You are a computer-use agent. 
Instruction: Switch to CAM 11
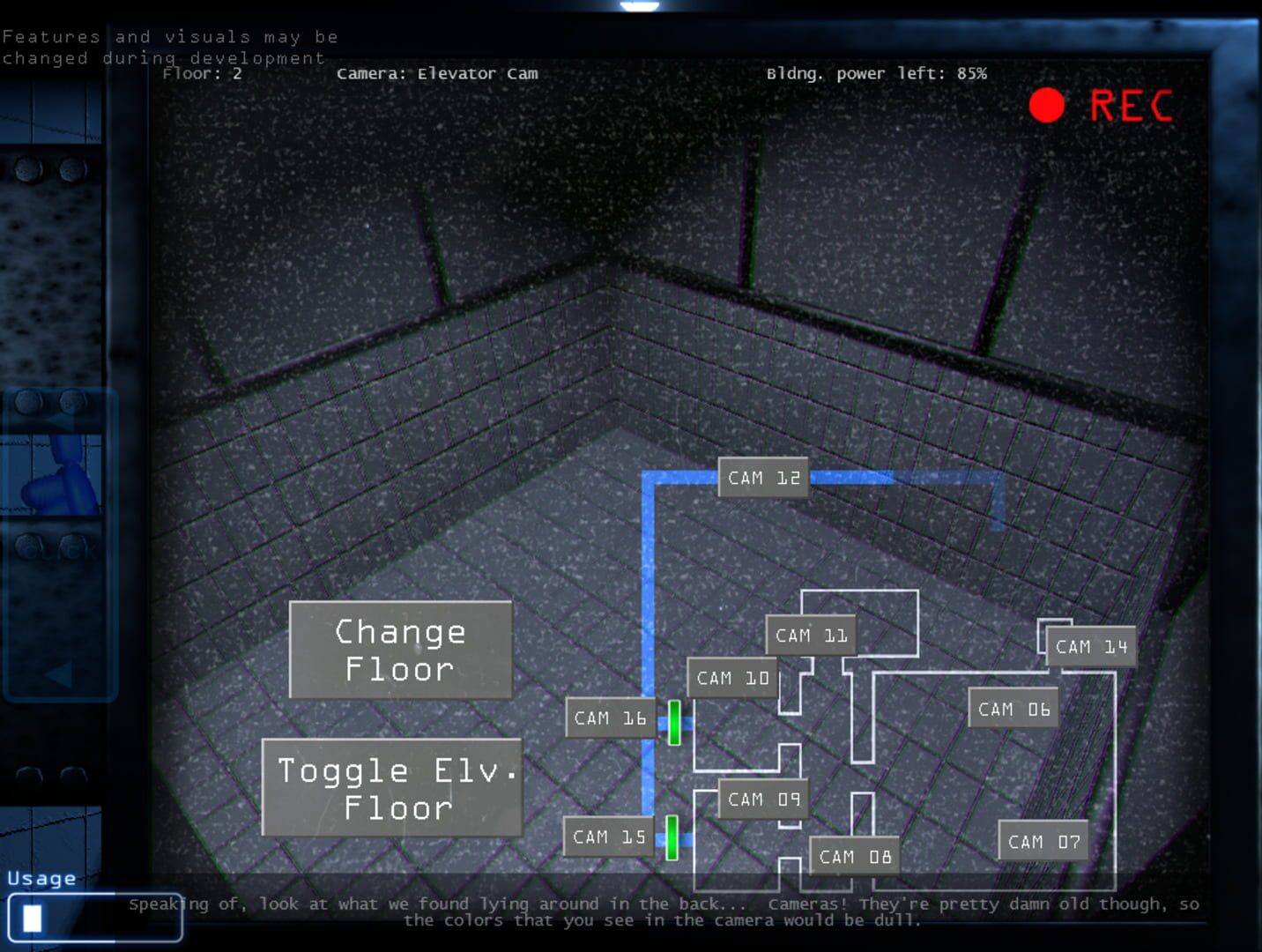pos(812,634)
